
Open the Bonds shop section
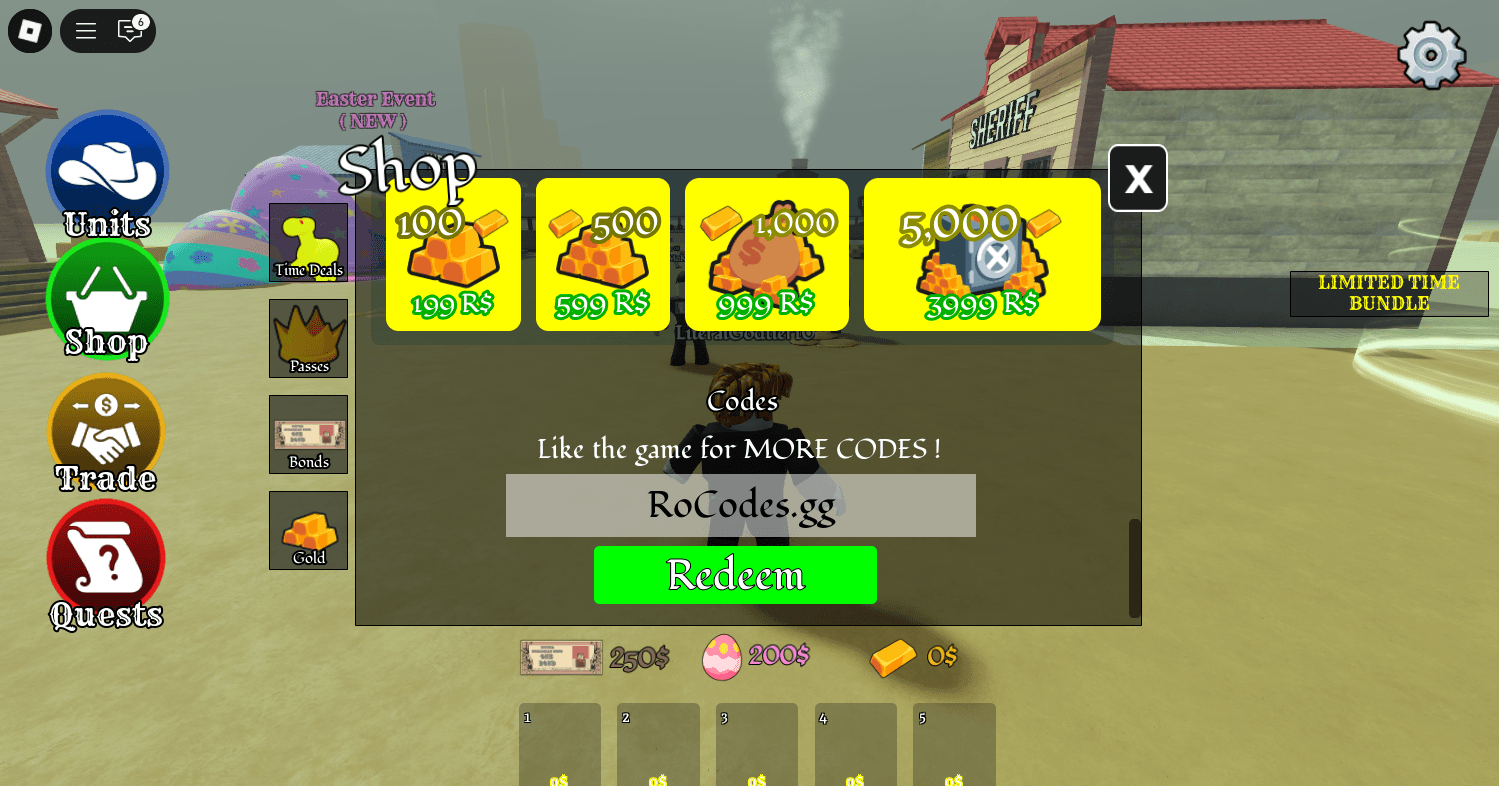[308, 434]
